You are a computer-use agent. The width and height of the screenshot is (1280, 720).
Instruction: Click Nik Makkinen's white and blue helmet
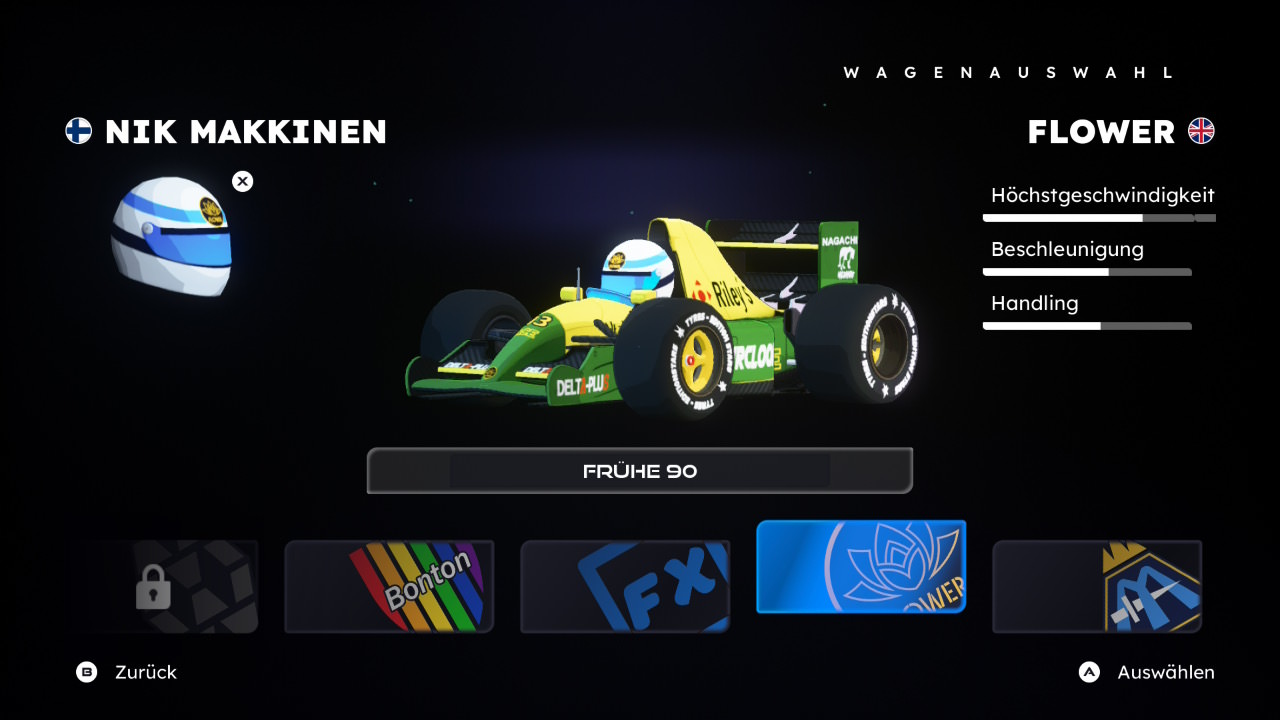pyautogui.click(x=172, y=236)
